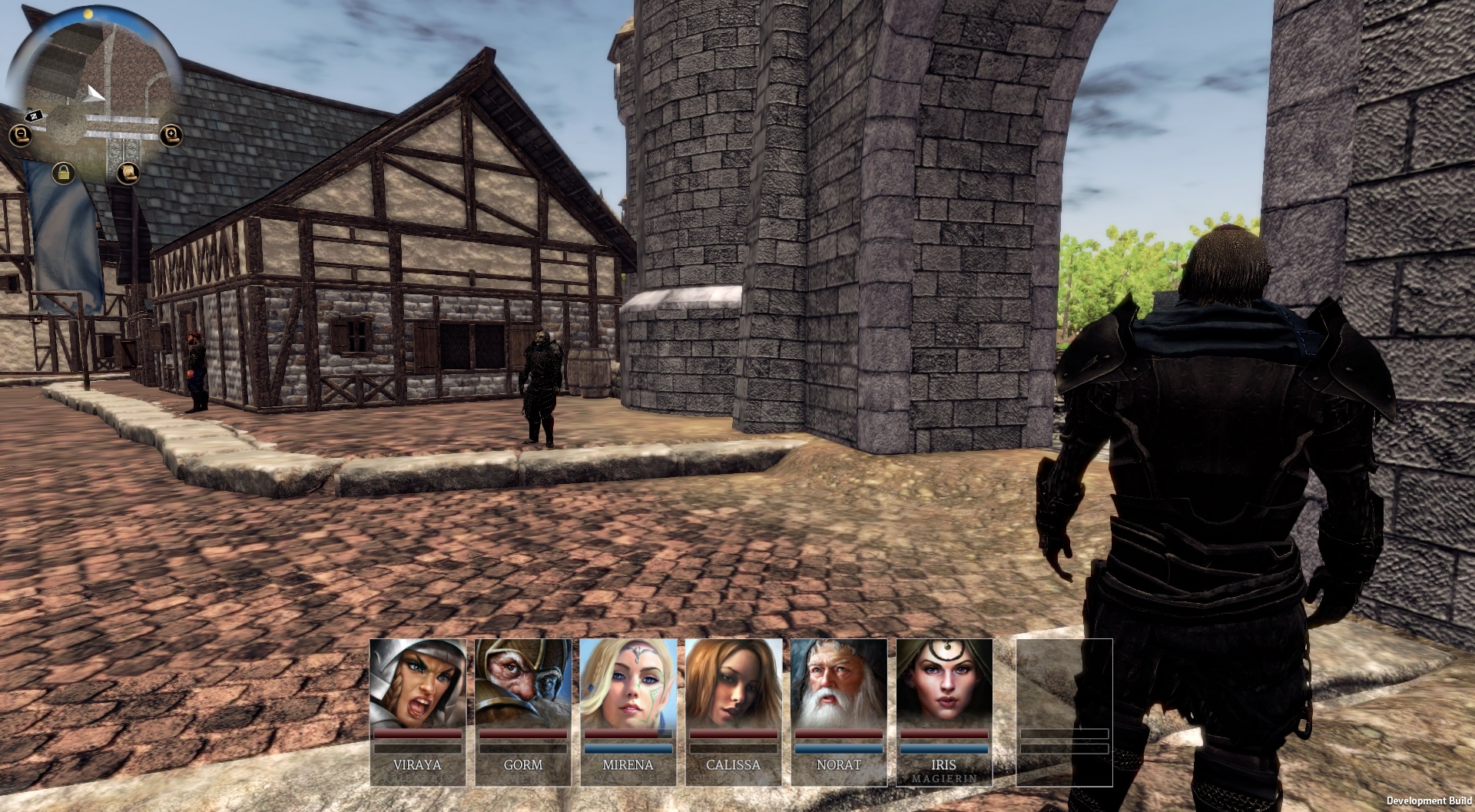Zoom out the minimap with the minus scroll

[x=19, y=137]
